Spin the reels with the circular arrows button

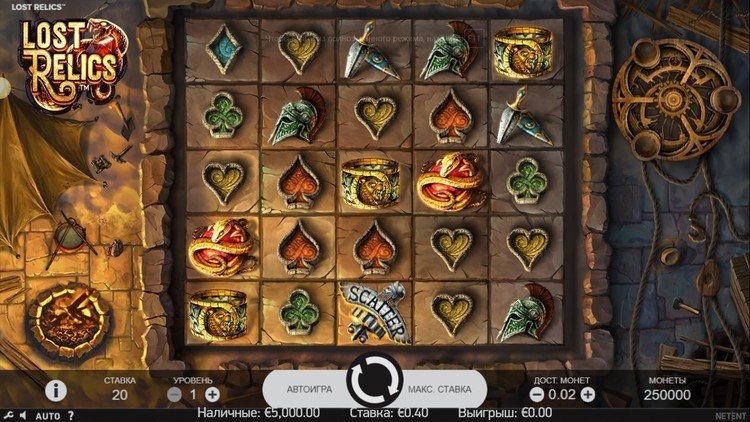(x=375, y=381)
